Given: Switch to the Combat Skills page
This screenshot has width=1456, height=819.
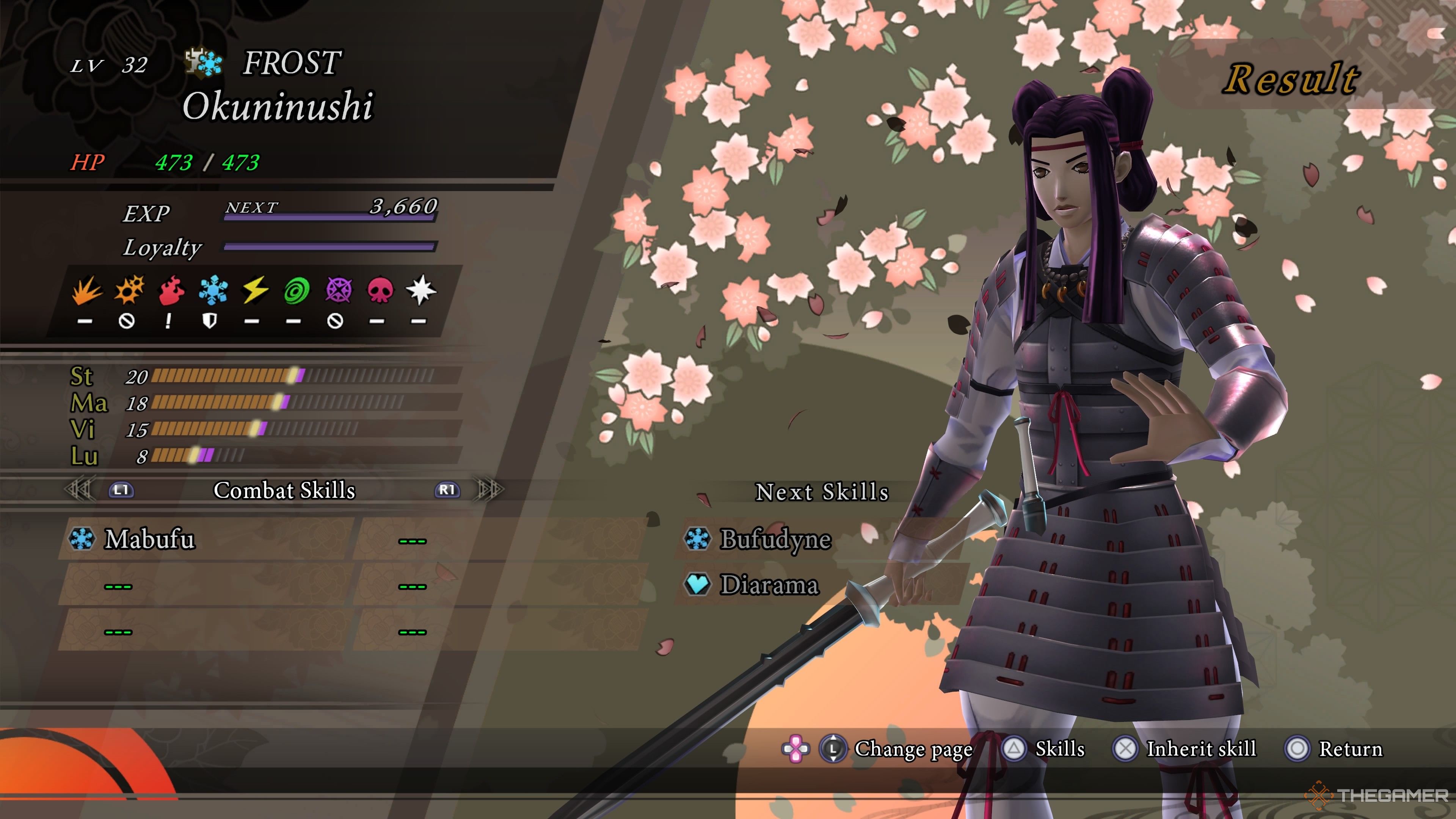Looking at the screenshot, I should [284, 490].
